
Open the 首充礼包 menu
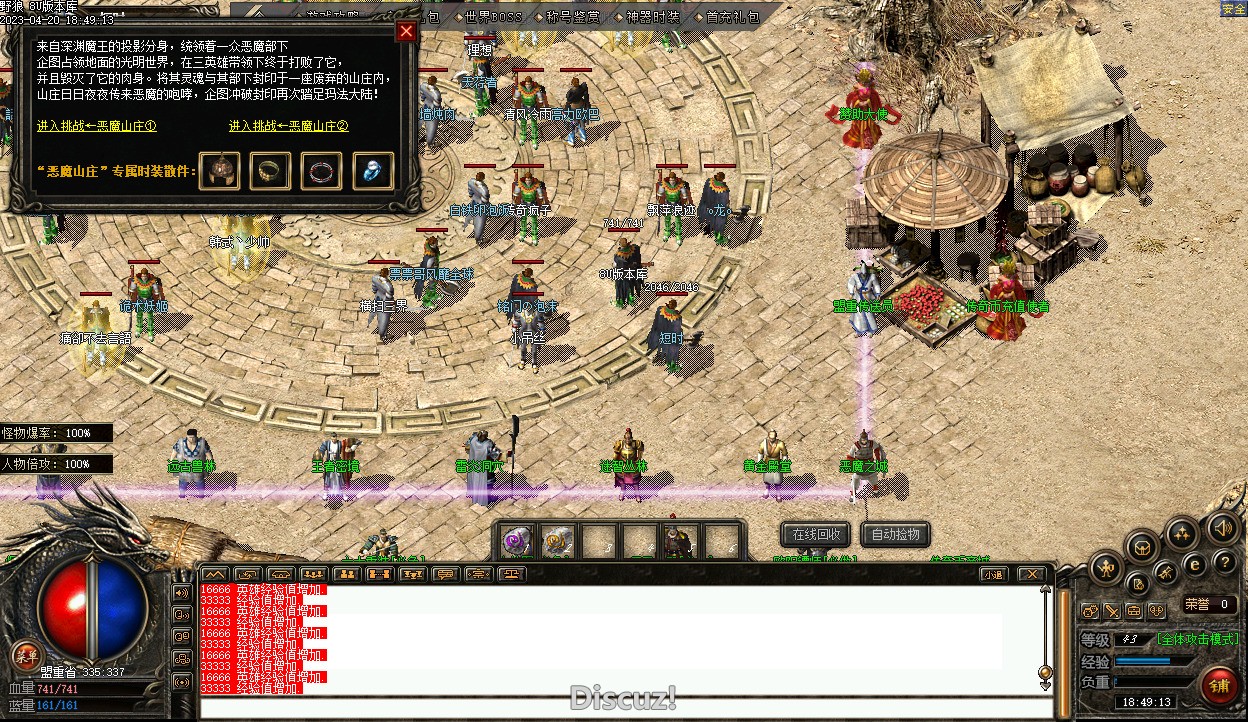tap(732, 17)
